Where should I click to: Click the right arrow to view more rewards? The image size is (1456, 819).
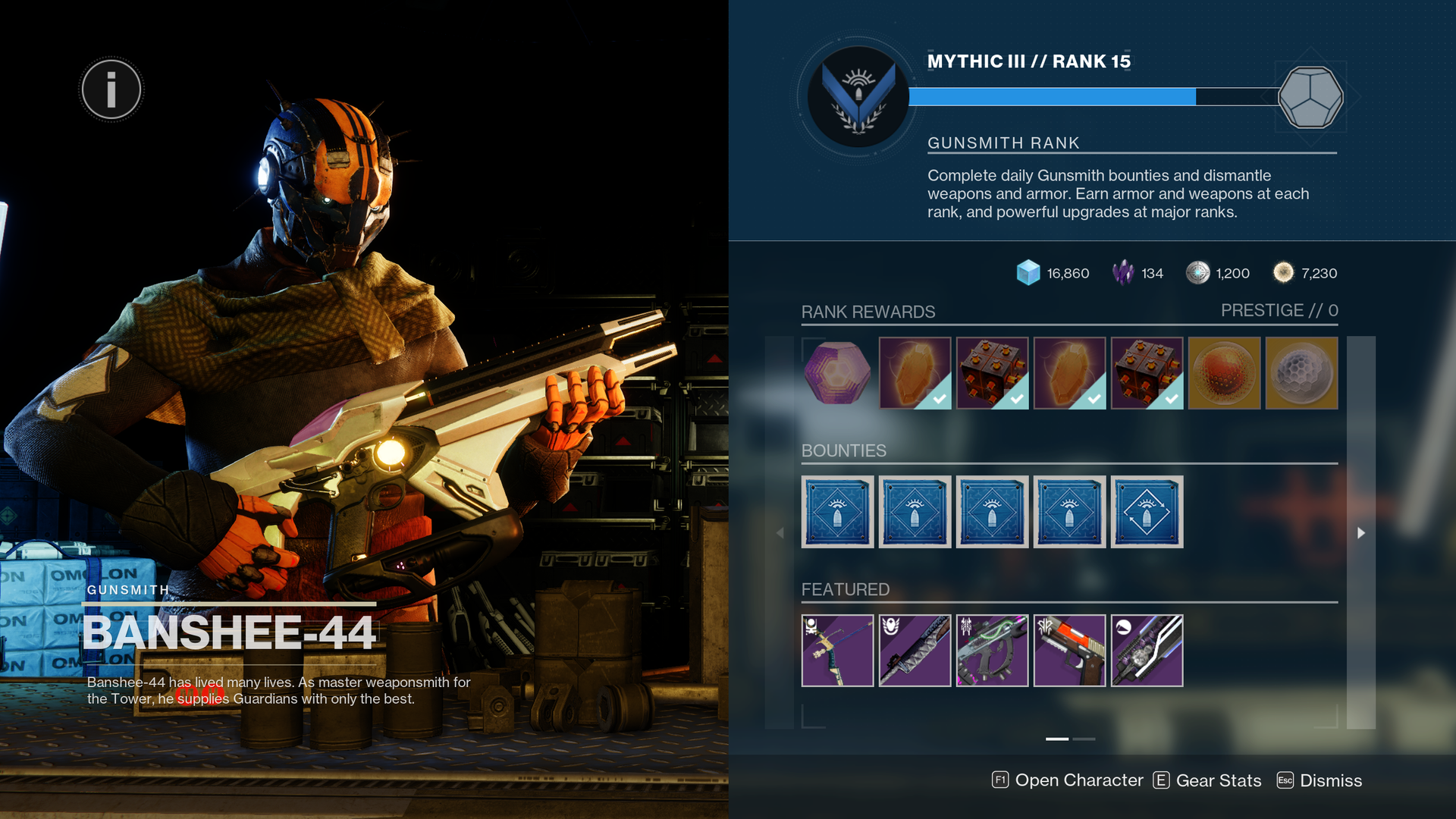(1361, 532)
